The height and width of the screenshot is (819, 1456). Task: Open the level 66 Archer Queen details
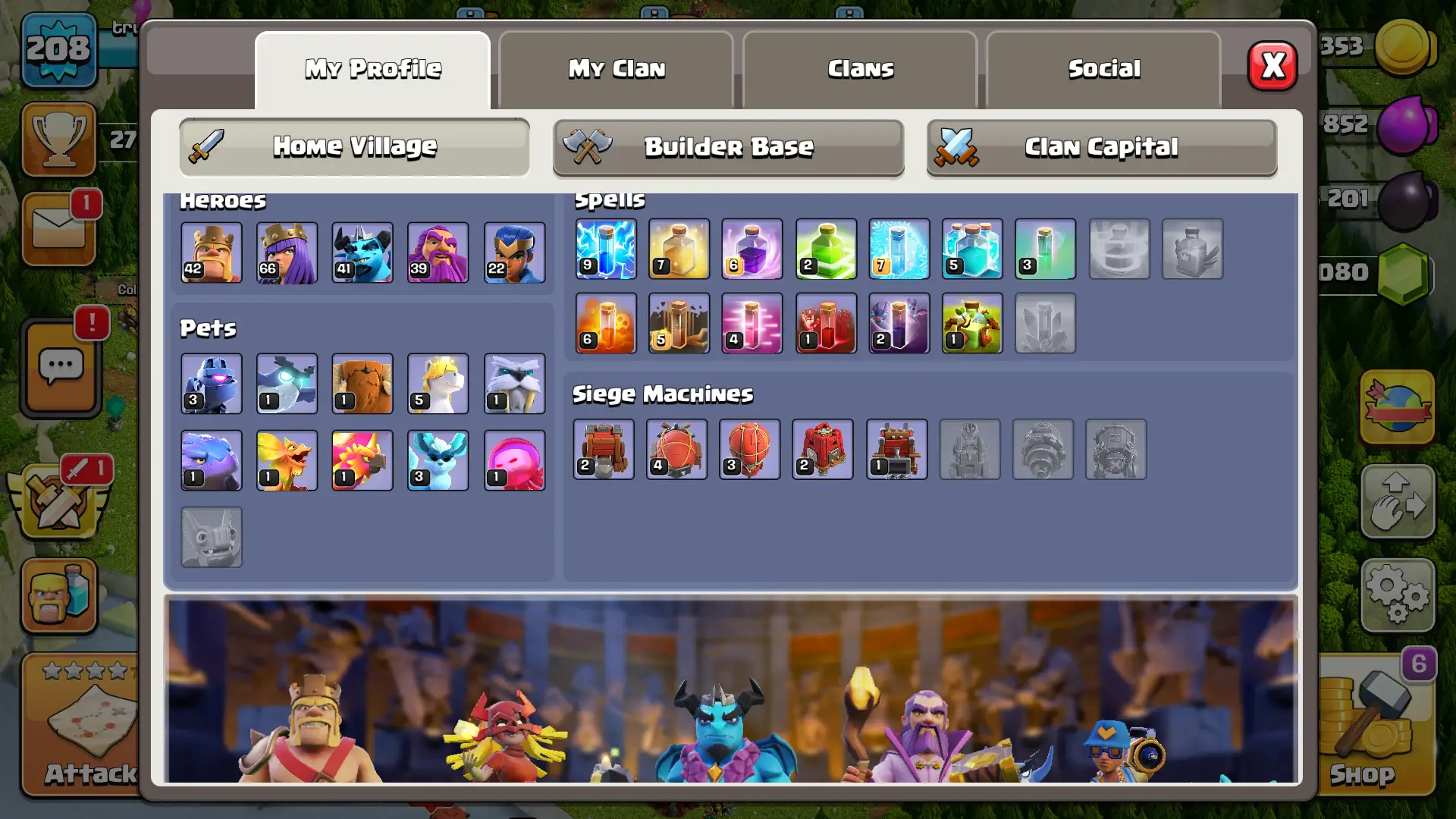coord(287,253)
